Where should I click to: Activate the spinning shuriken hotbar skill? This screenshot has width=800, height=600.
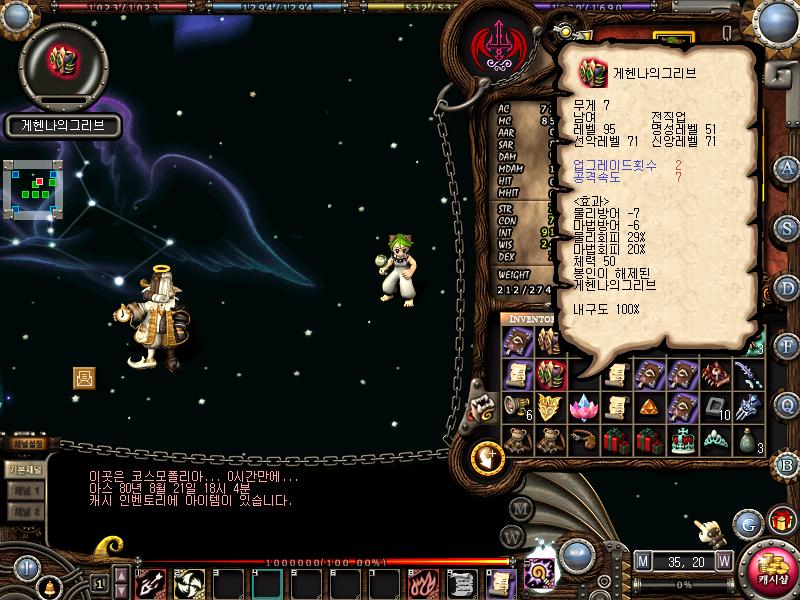click(188, 582)
